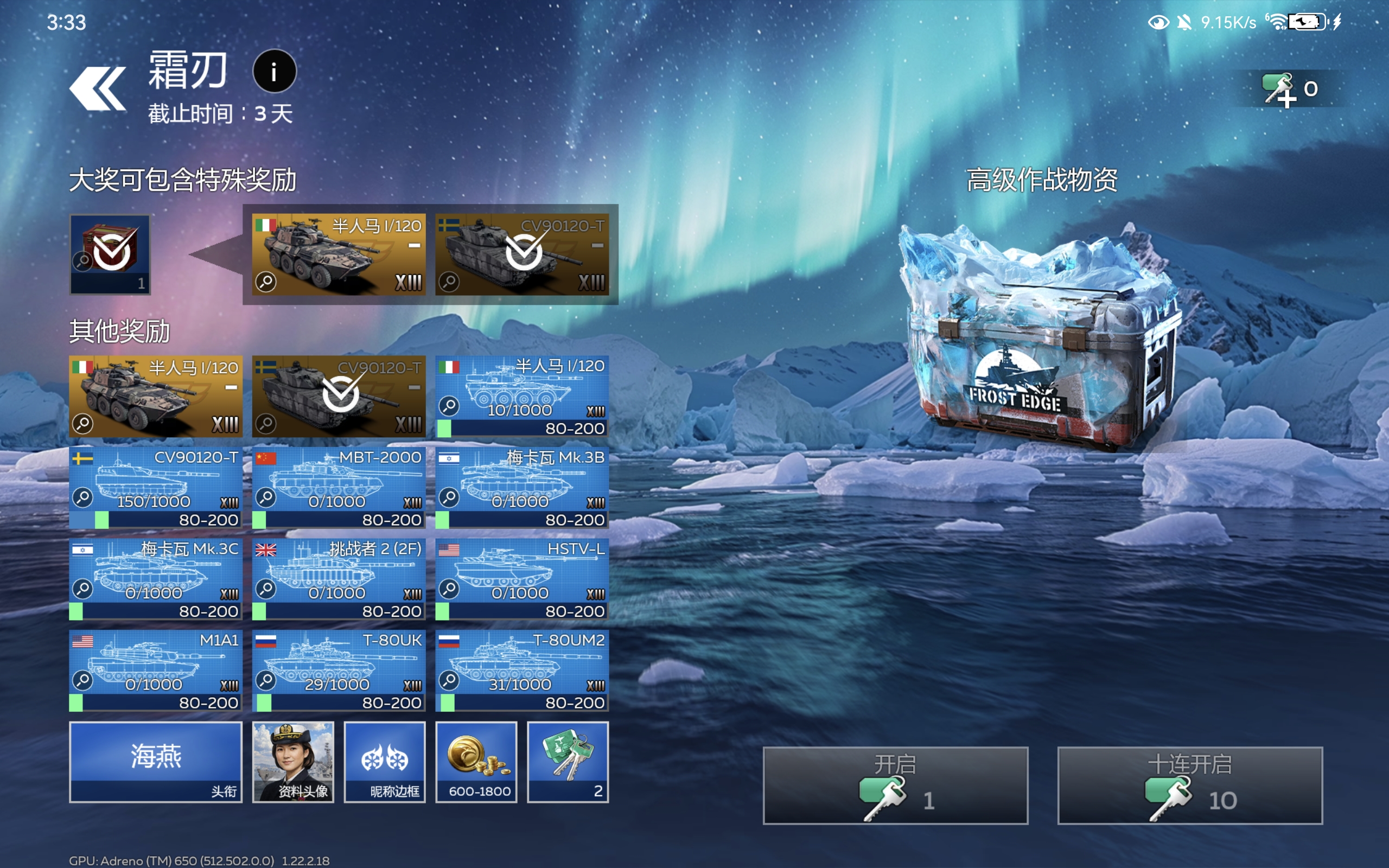Select the T-80UM2 blueprint tile
Viewport: 1389px width, 868px height.
(522, 670)
